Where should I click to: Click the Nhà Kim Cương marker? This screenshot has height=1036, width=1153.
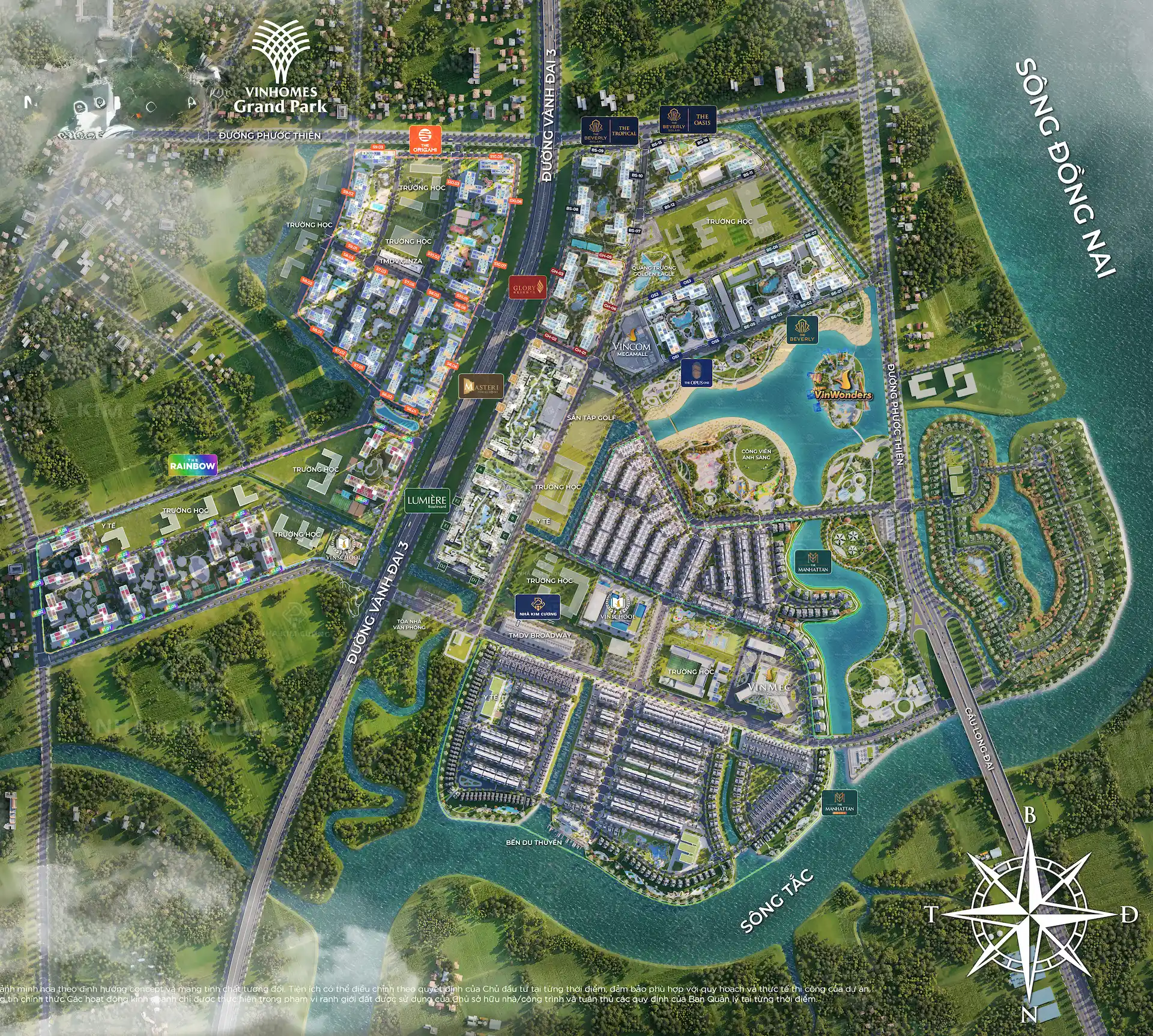(x=538, y=607)
